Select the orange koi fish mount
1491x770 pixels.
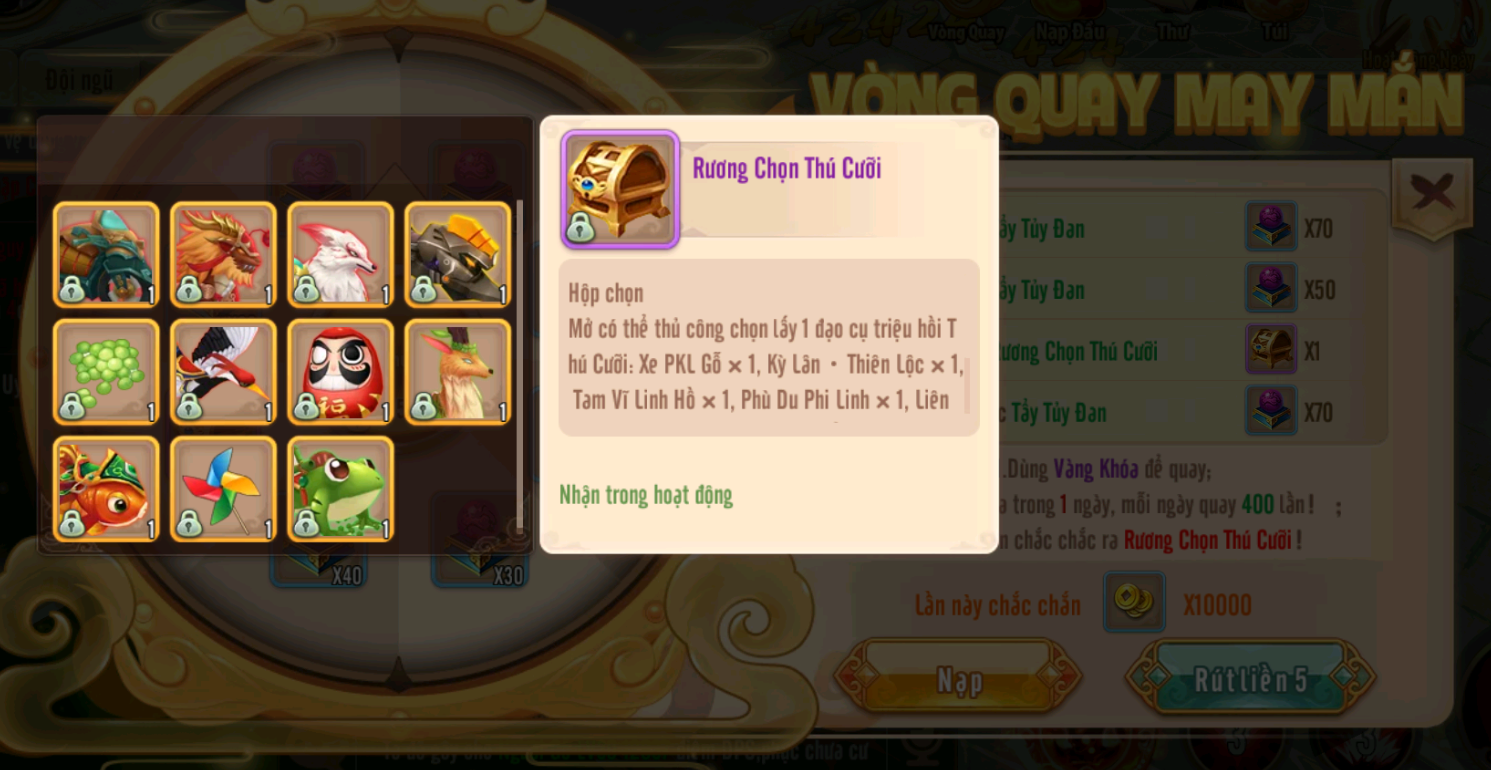(x=106, y=489)
